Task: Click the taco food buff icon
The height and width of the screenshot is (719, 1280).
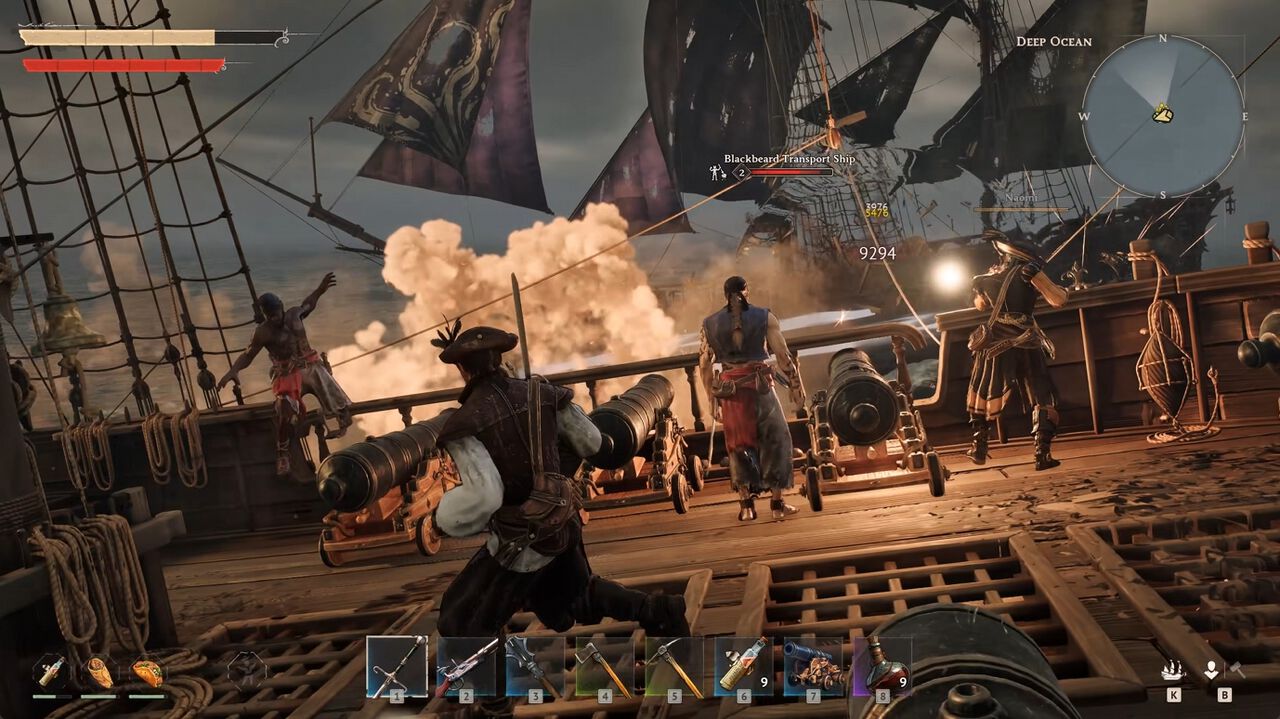Action: point(147,671)
